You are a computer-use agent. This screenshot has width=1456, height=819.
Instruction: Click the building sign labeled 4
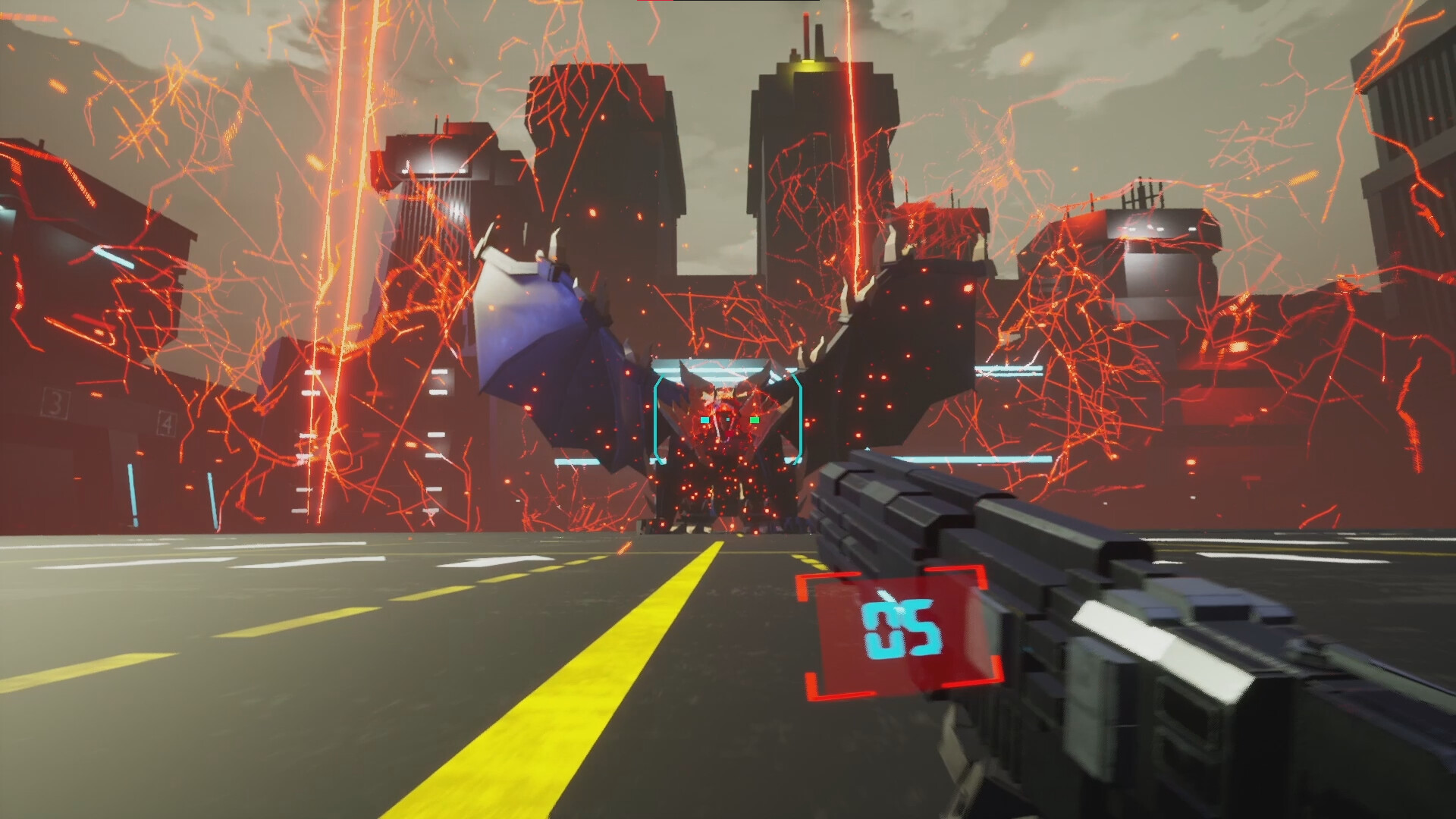pos(167,424)
